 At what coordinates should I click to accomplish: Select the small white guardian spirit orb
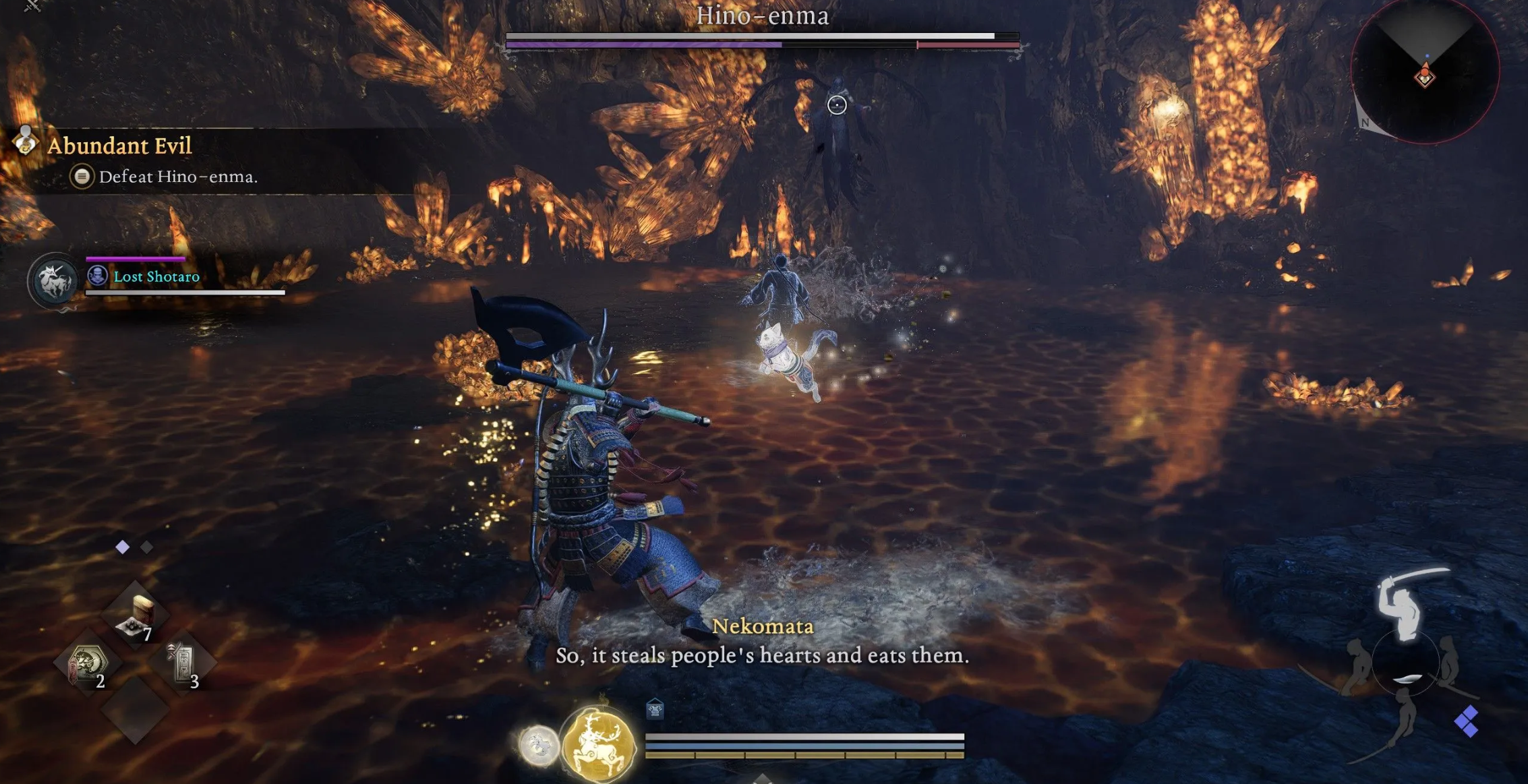click(538, 745)
